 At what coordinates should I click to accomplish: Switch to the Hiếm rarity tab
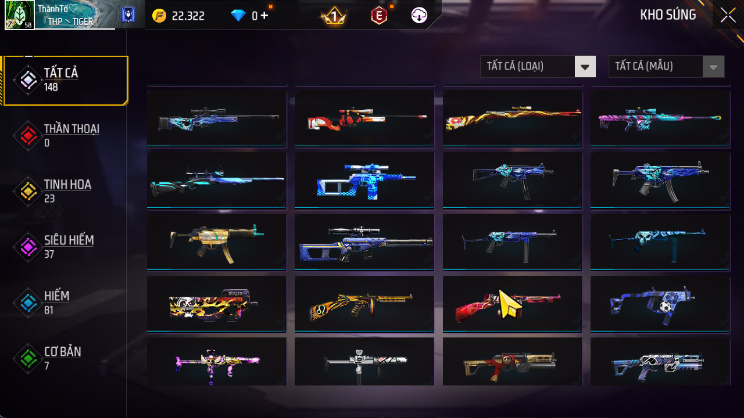66,302
